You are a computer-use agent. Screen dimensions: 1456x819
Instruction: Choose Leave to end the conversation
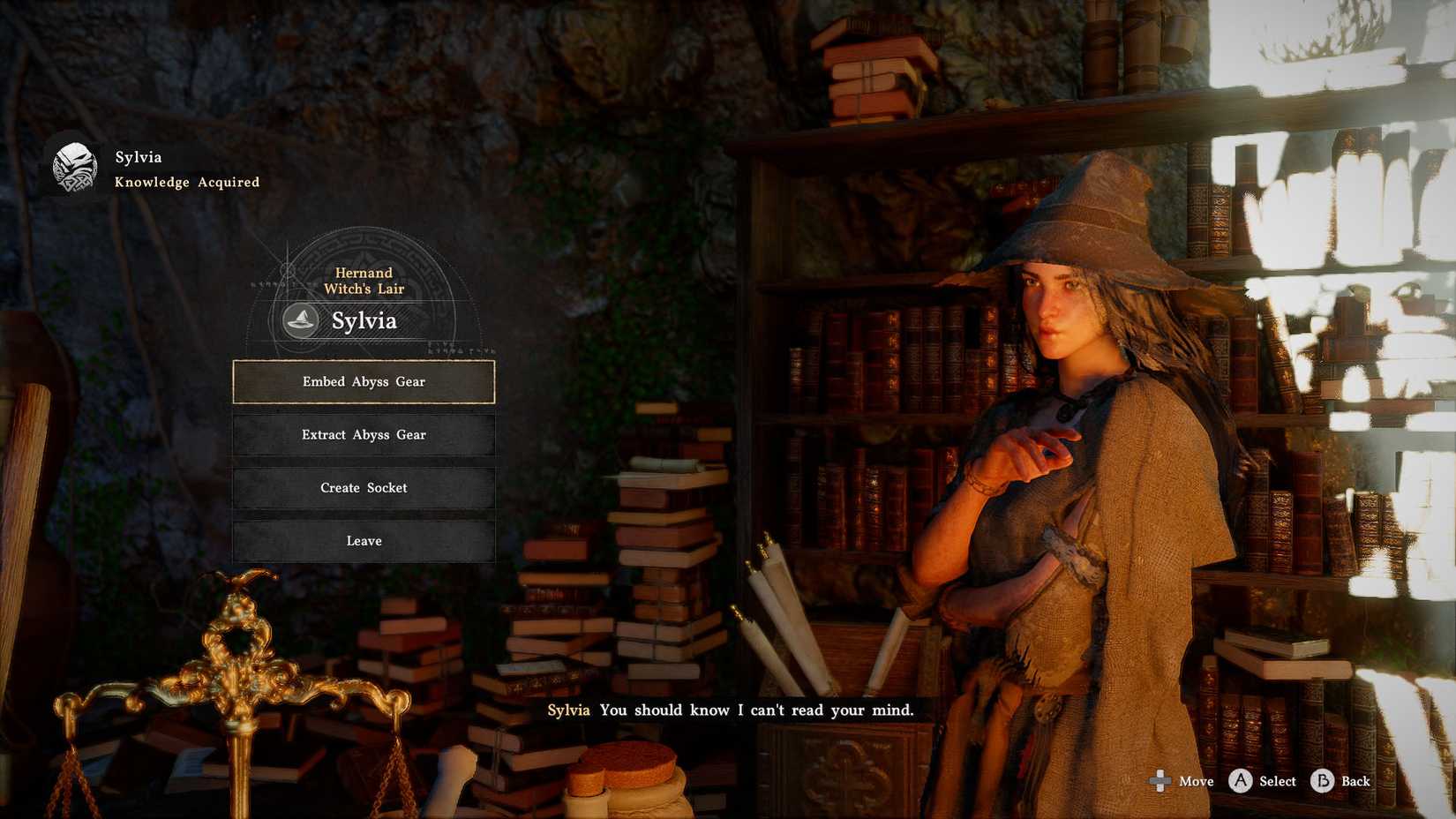pos(363,540)
